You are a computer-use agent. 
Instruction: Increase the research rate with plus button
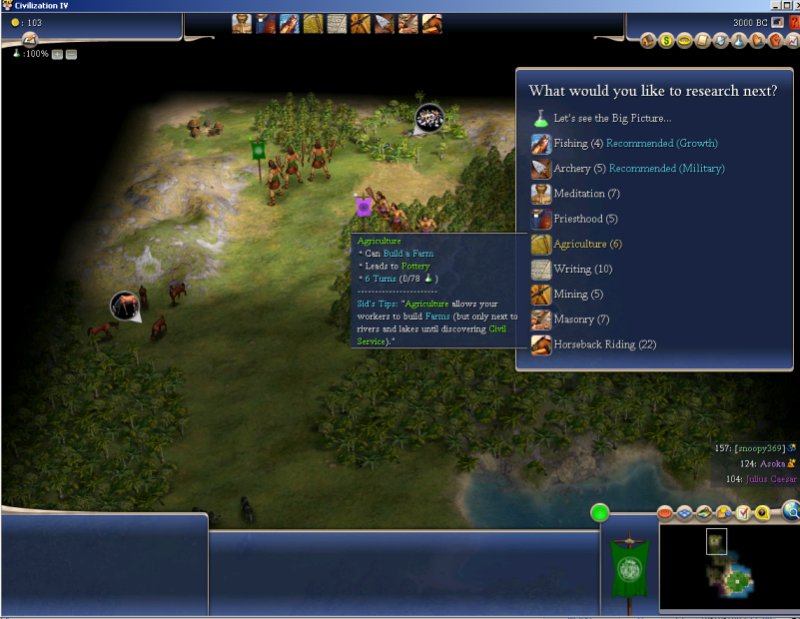[x=56, y=53]
